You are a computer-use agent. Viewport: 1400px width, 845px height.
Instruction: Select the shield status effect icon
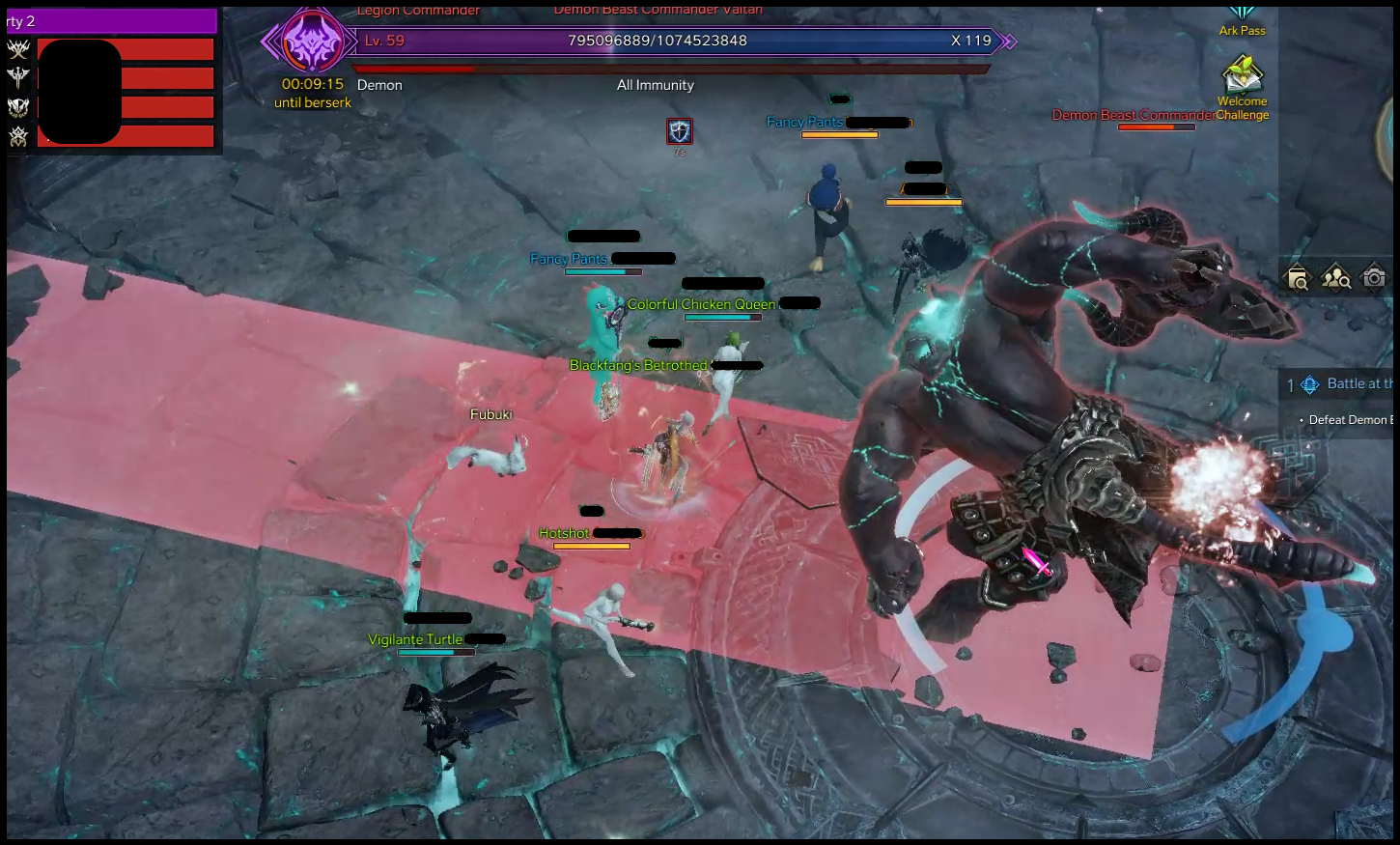[680, 131]
